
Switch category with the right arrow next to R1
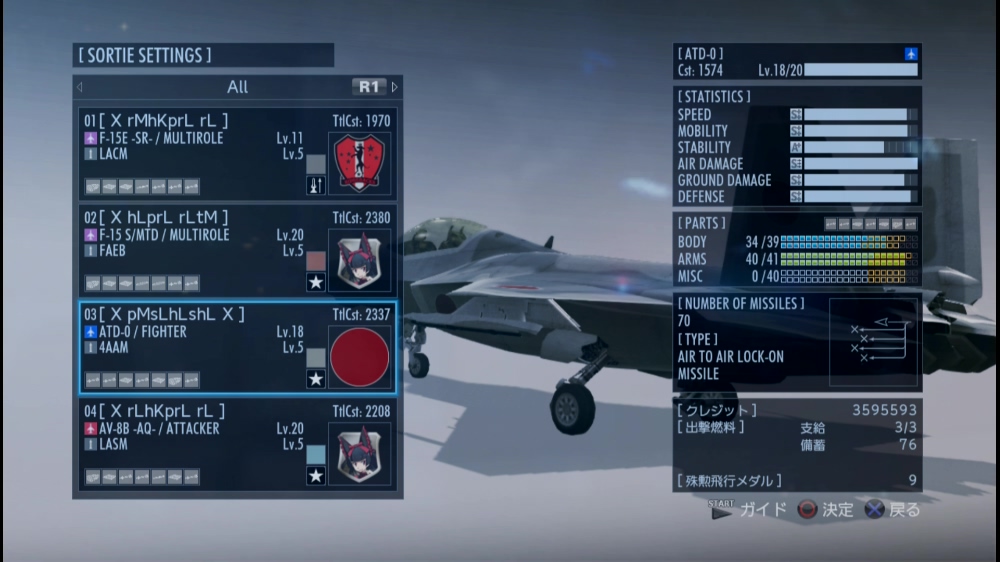tap(395, 87)
